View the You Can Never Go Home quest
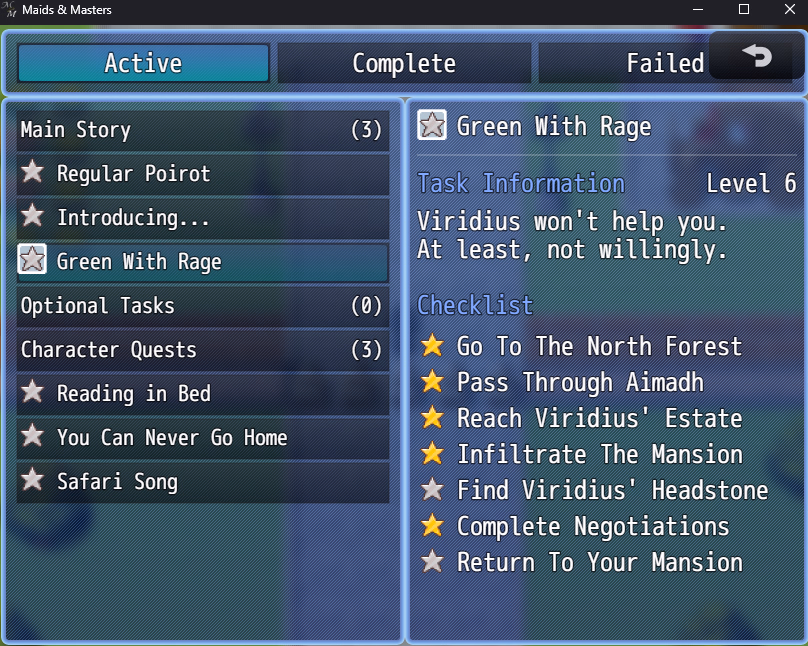 click(202, 438)
